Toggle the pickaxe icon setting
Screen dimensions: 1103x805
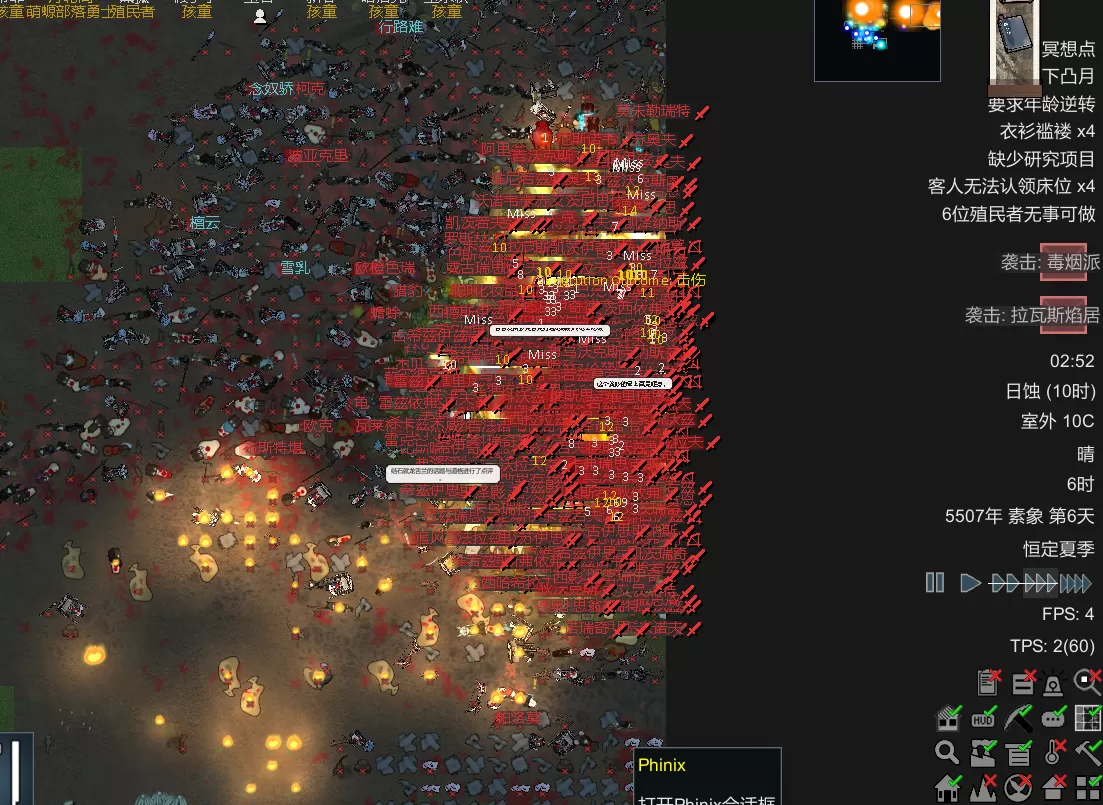[1018, 718]
